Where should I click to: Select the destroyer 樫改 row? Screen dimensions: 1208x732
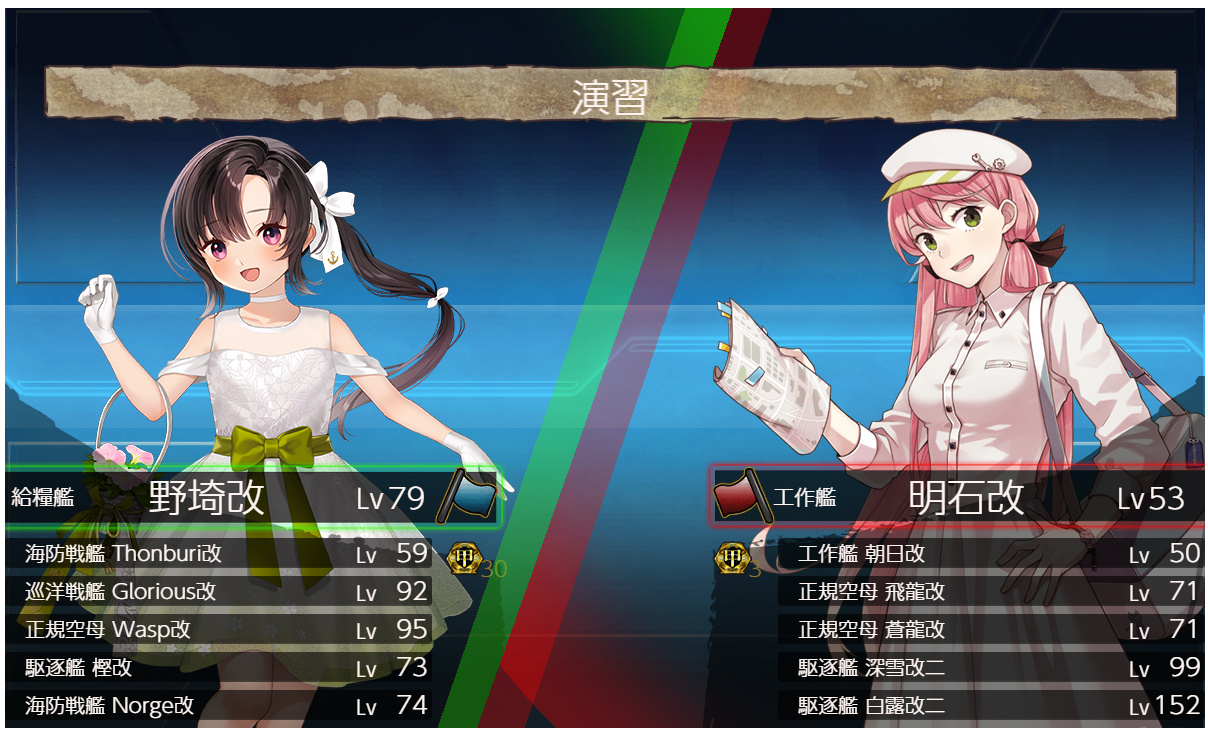(x=225, y=667)
